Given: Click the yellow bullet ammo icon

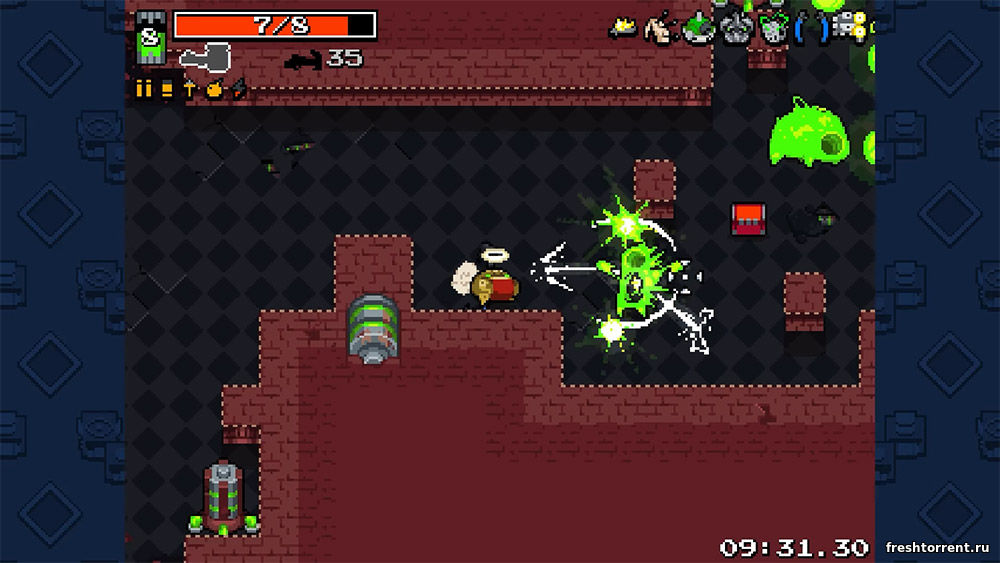Looking at the screenshot, I should click(x=143, y=89).
